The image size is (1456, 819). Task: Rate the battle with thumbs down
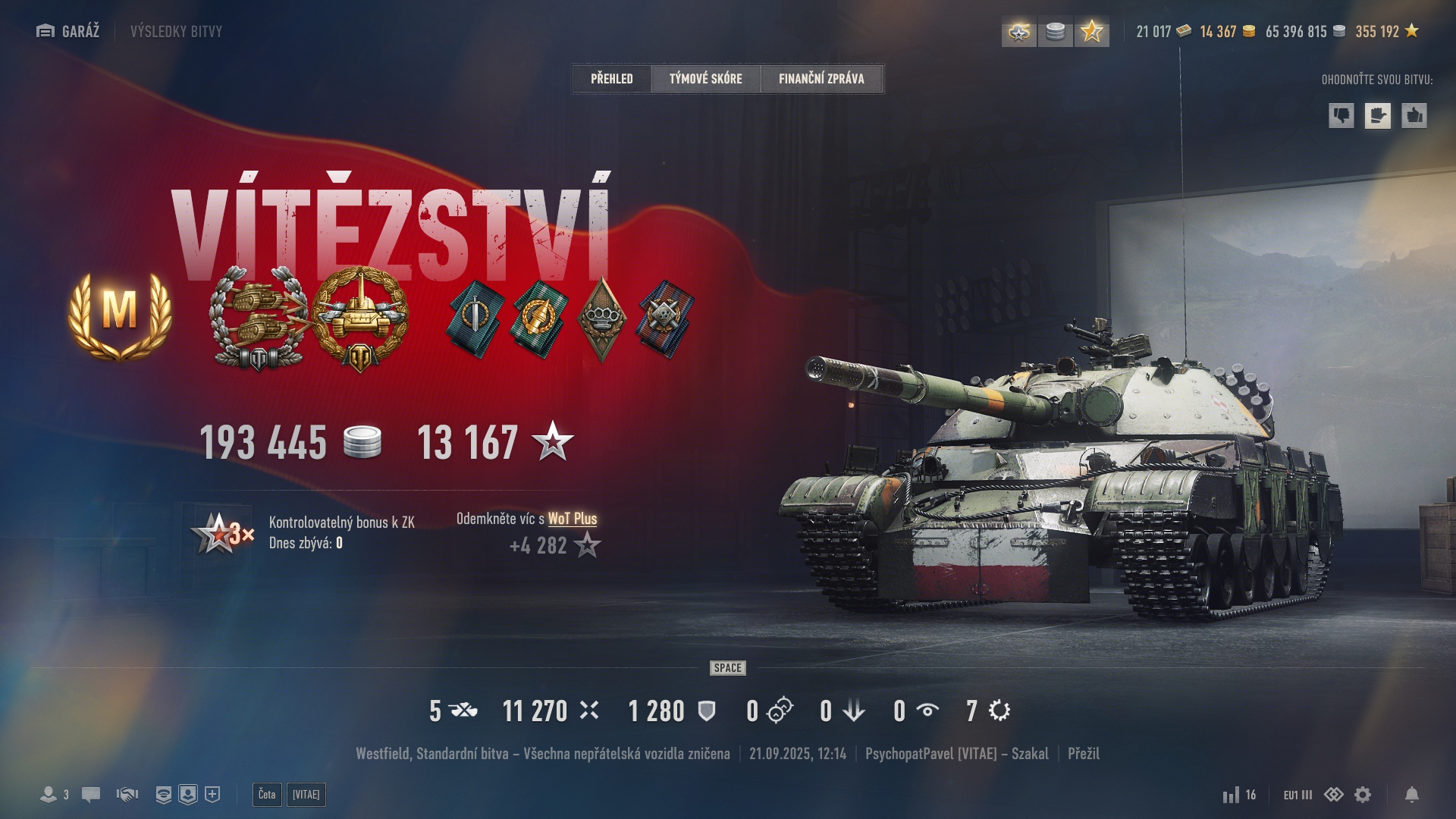1341,116
